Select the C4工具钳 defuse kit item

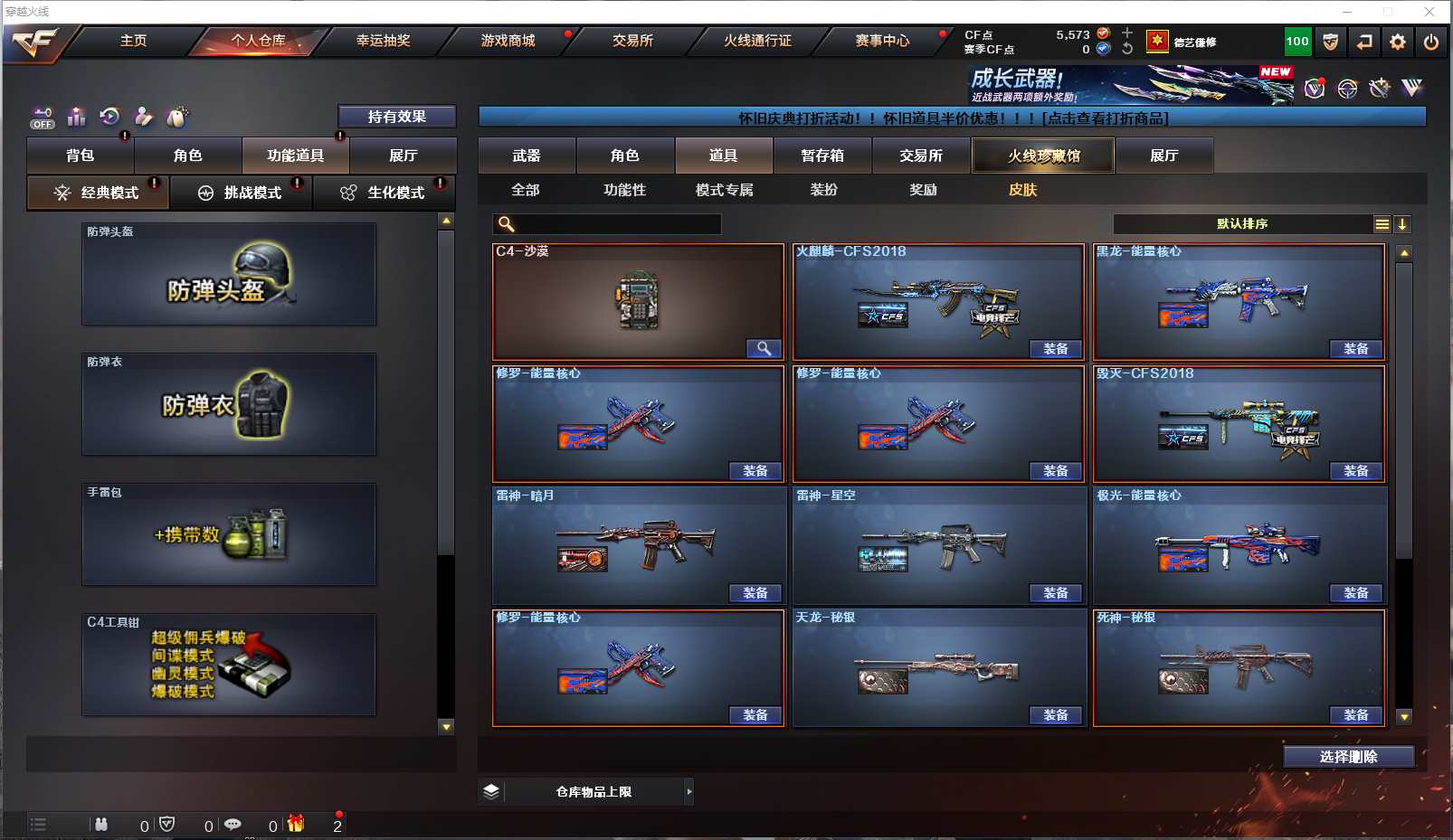(x=229, y=665)
